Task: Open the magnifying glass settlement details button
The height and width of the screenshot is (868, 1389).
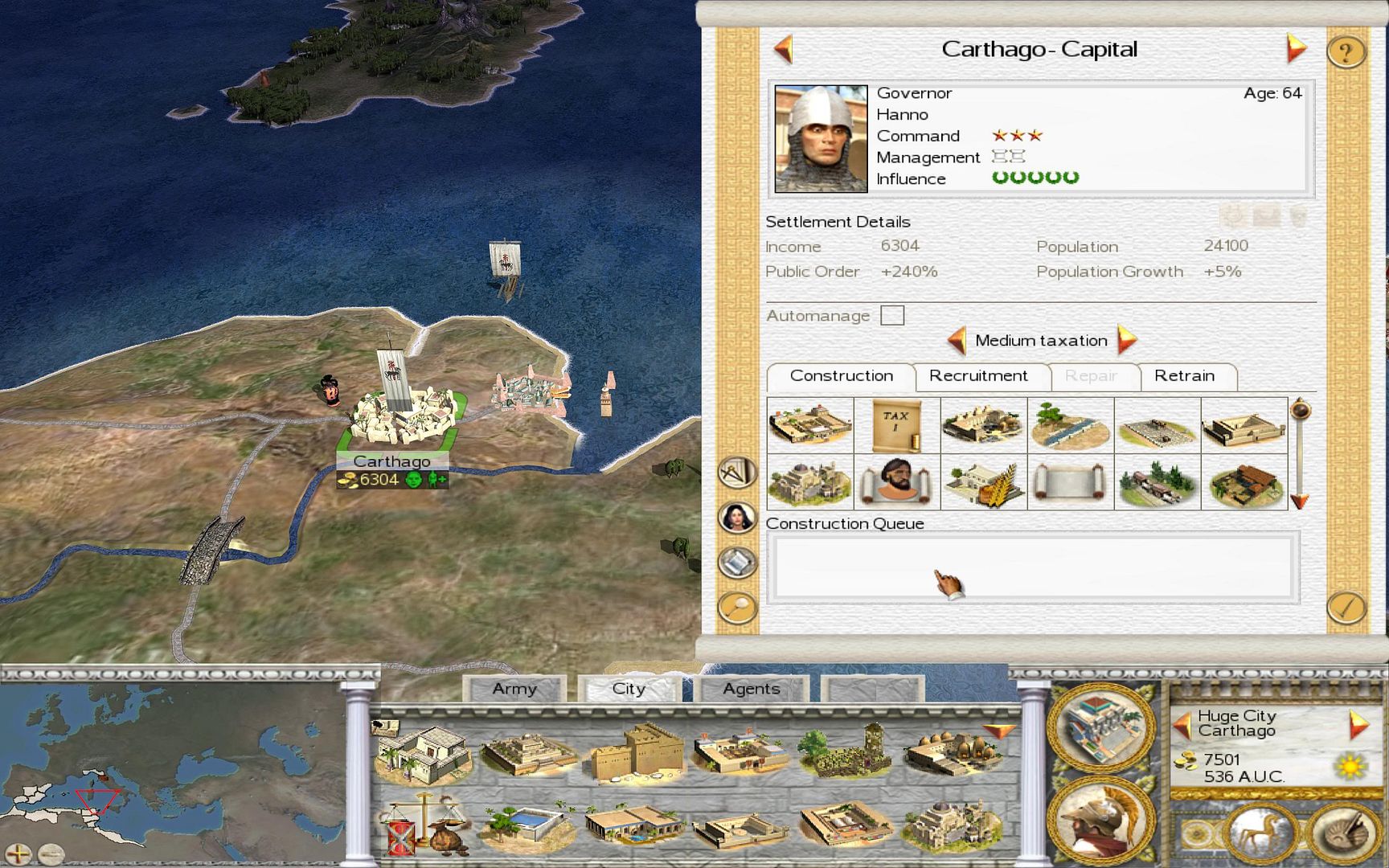Action: (x=737, y=608)
